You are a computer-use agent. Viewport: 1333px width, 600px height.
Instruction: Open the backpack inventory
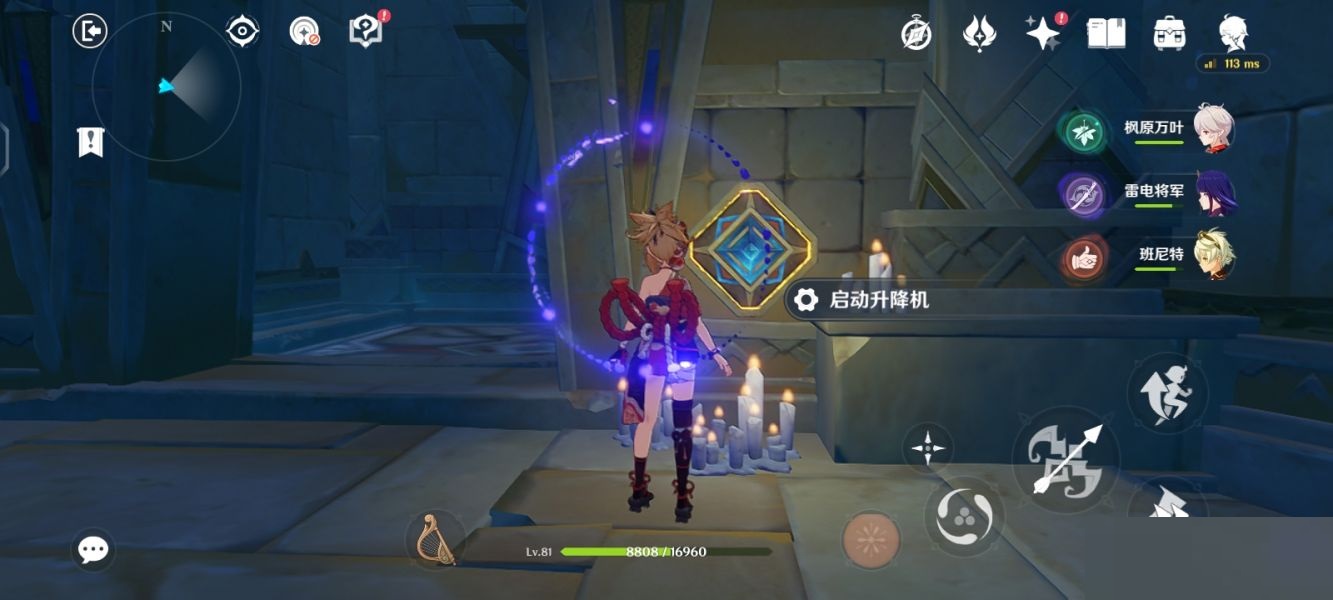tap(1169, 34)
